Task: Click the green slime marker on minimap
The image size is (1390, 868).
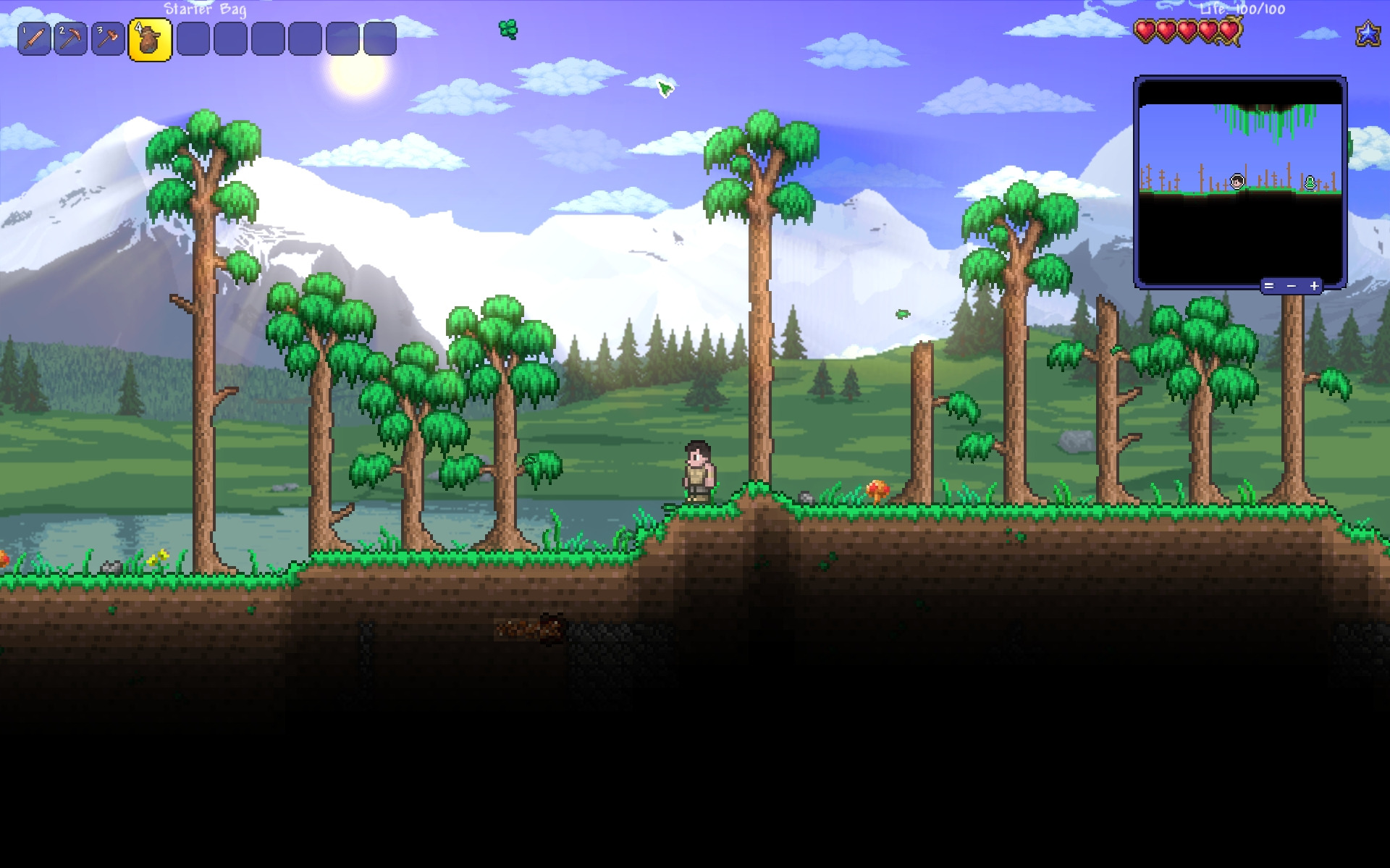Action: (1310, 182)
